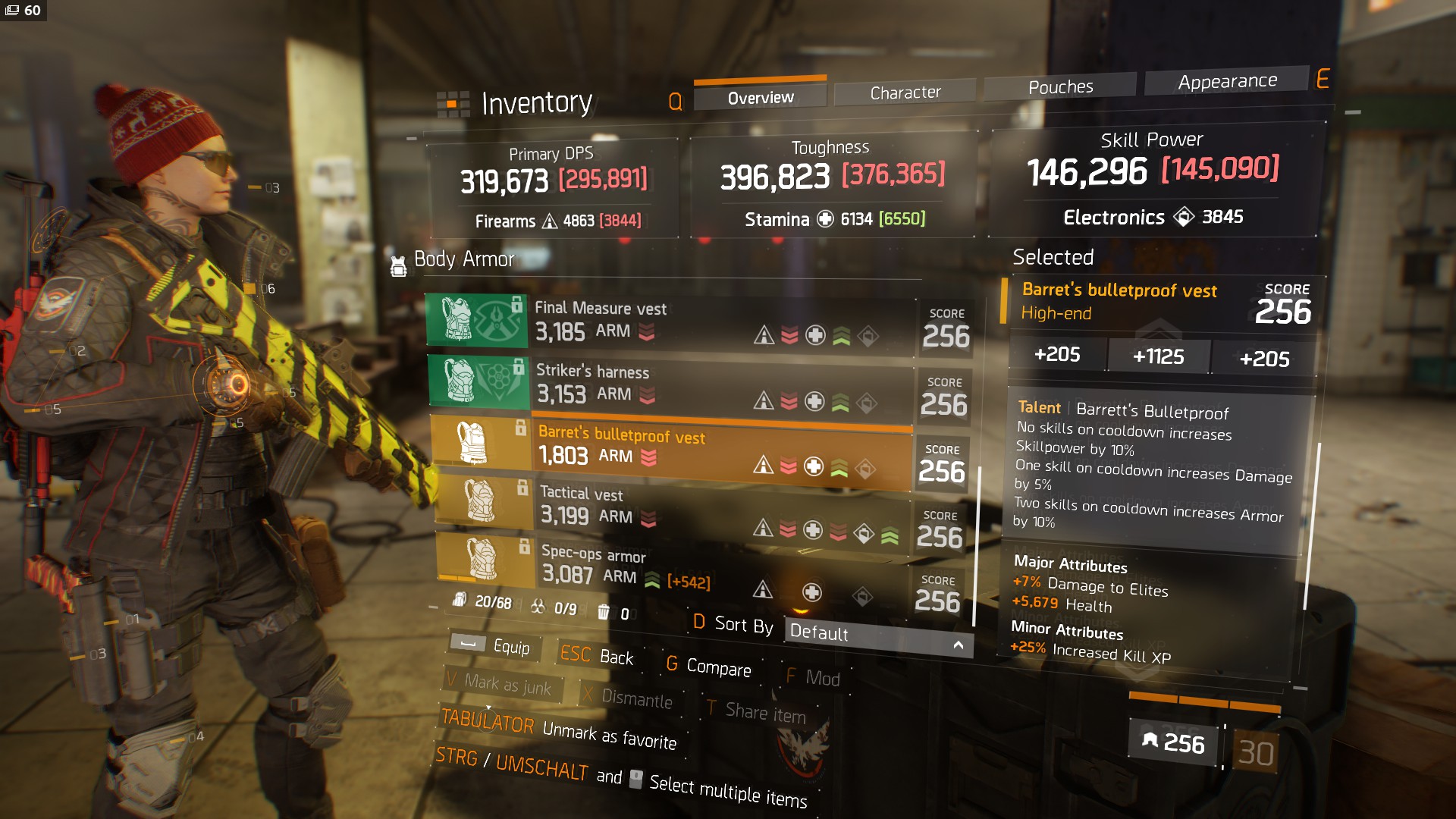Image resolution: width=1456 pixels, height=819 pixels.
Task: Switch to the Overview tab
Action: pyautogui.click(x=760, y=98)
